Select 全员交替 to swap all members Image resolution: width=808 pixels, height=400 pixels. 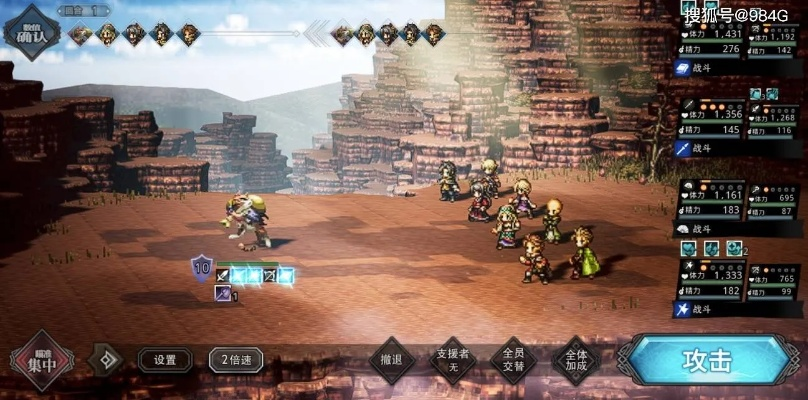pyautogui.click(x=514, y=360)
